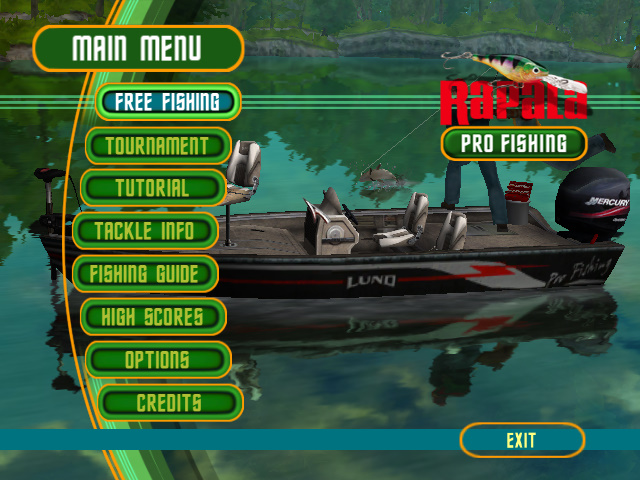Screen dimensions: 640x480
Task: Click the Exit button
Action: (521, 440)
